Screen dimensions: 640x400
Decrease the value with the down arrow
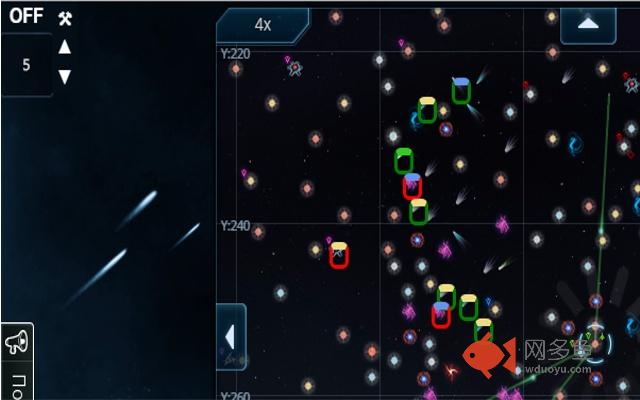[65, 77]
